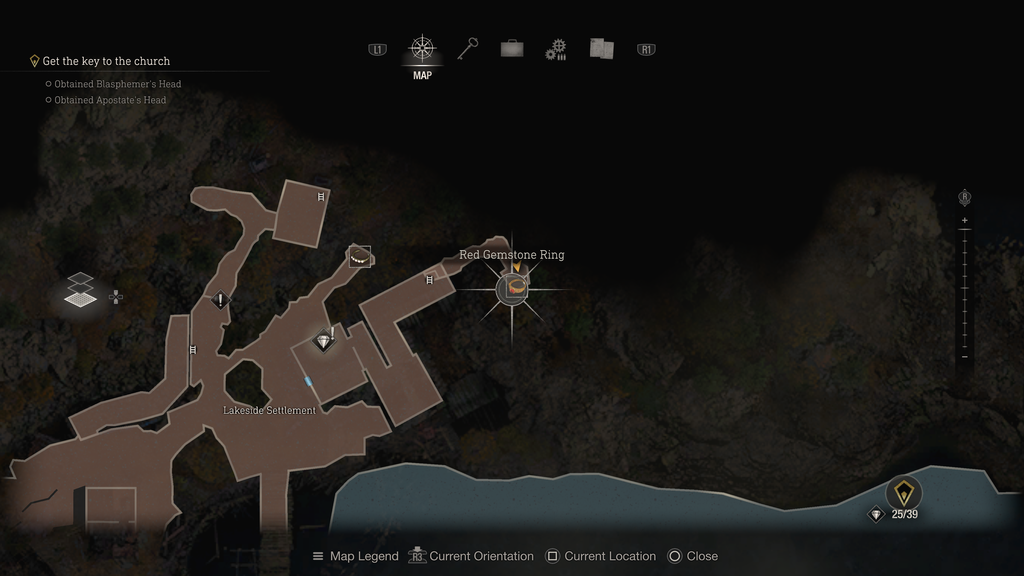
Task: Open the files documents tab
Action: point(601,49)
